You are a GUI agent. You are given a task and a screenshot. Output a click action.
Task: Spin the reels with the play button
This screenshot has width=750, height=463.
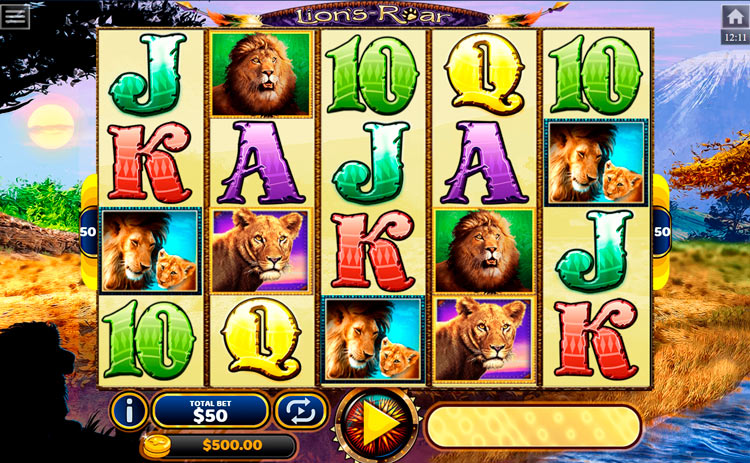coord(377,424)
